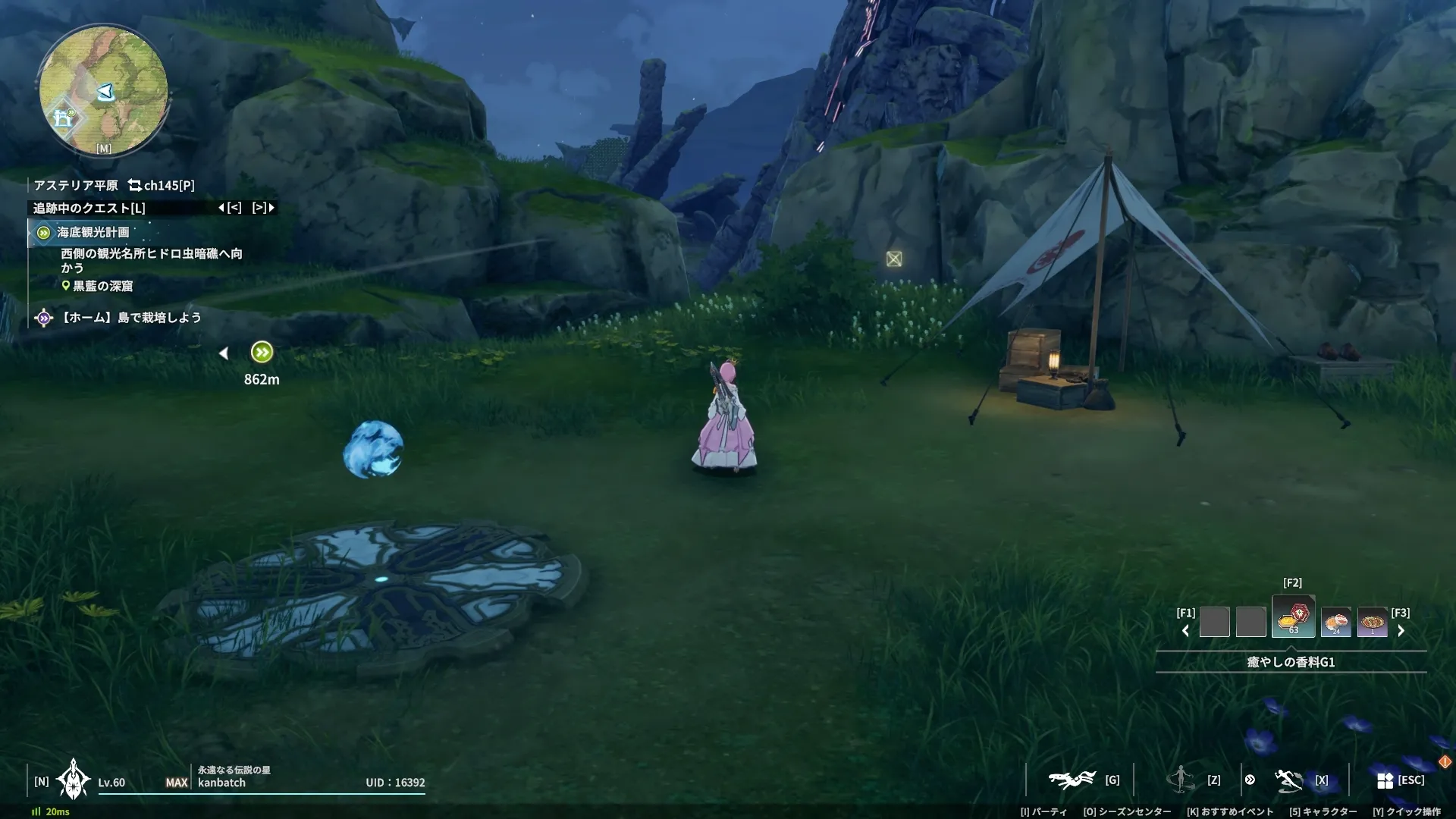Click the 黒藍の深窟 location marker

click(102, 286)
